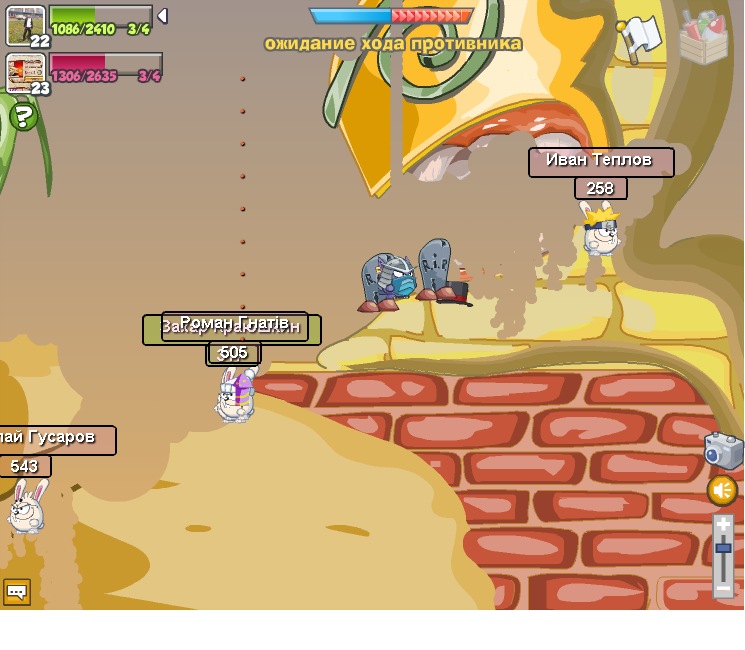Click the blue zoom slider handle

point(723,548)
